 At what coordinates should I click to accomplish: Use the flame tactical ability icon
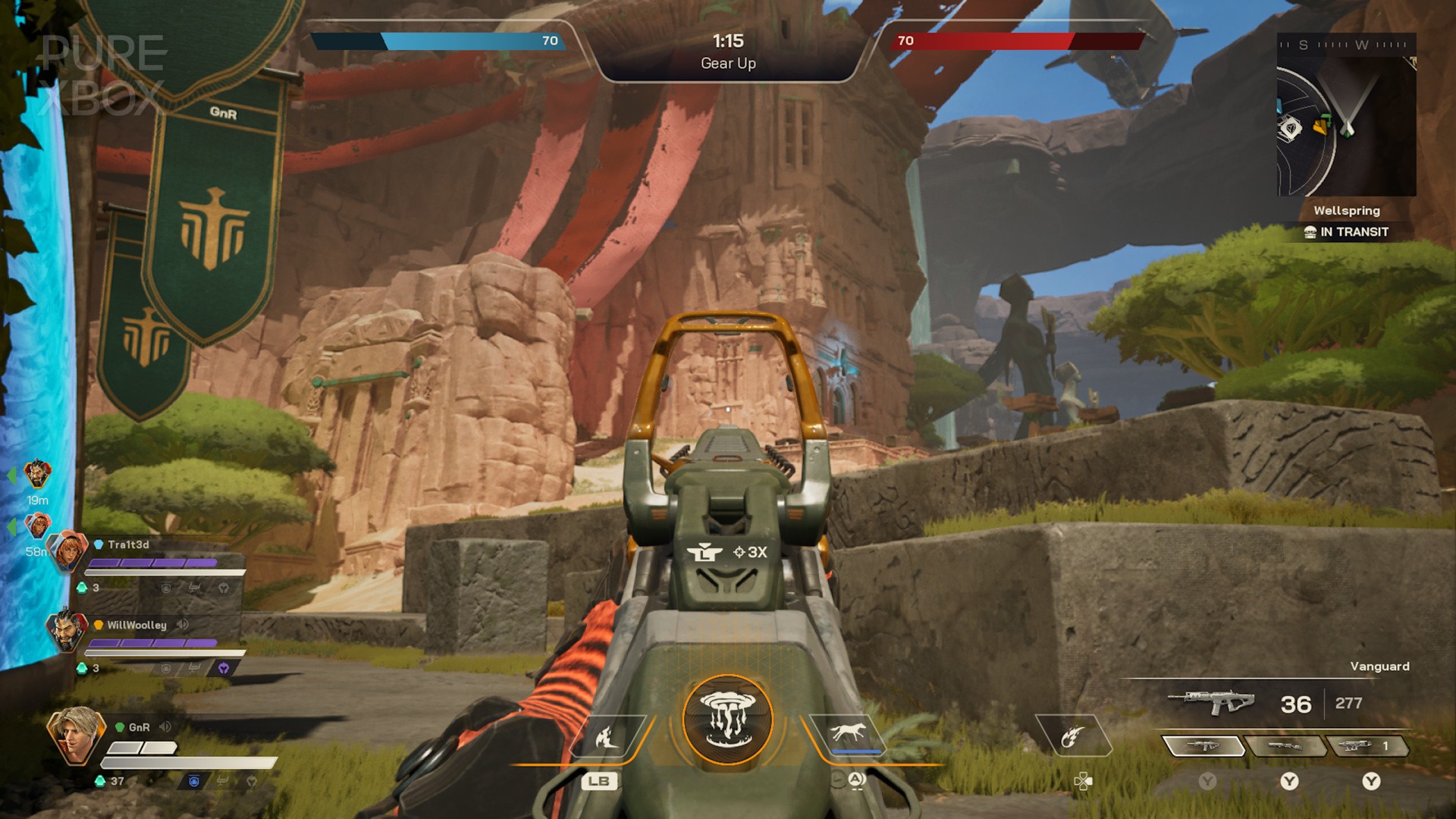coord(607,736)
